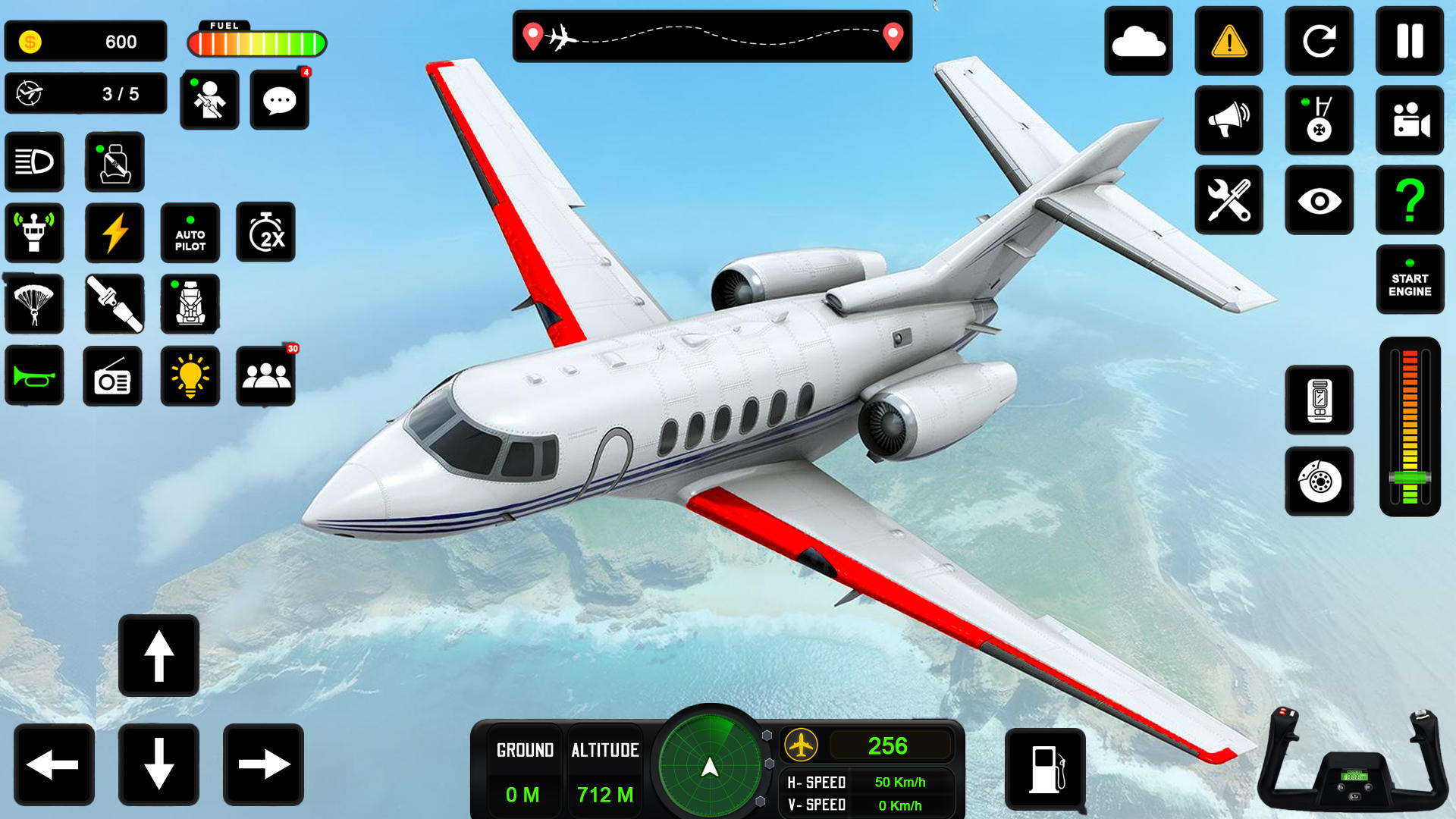
Task: Open the weather cloud settings
Action: 1138,42
